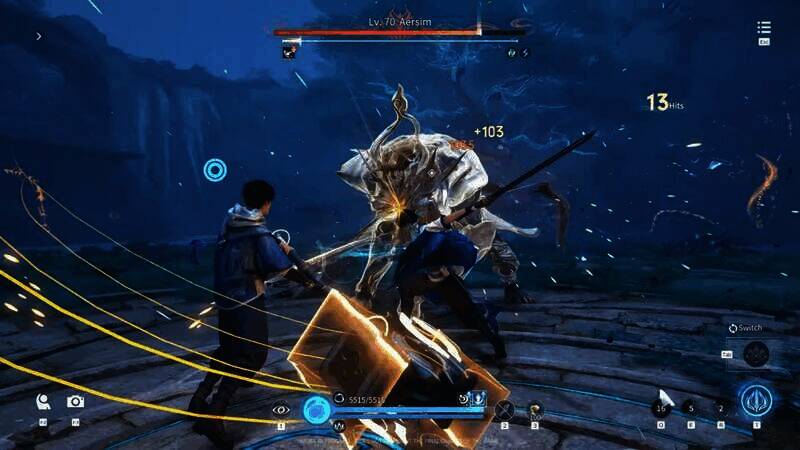This screenshot has height=450, width=800.
Task: Click the Switch weapon slot
Action: (756, 353)
